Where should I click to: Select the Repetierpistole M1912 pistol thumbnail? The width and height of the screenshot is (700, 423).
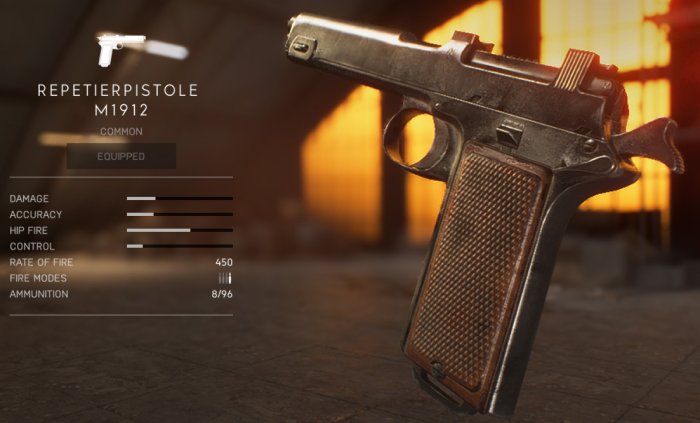119,48
